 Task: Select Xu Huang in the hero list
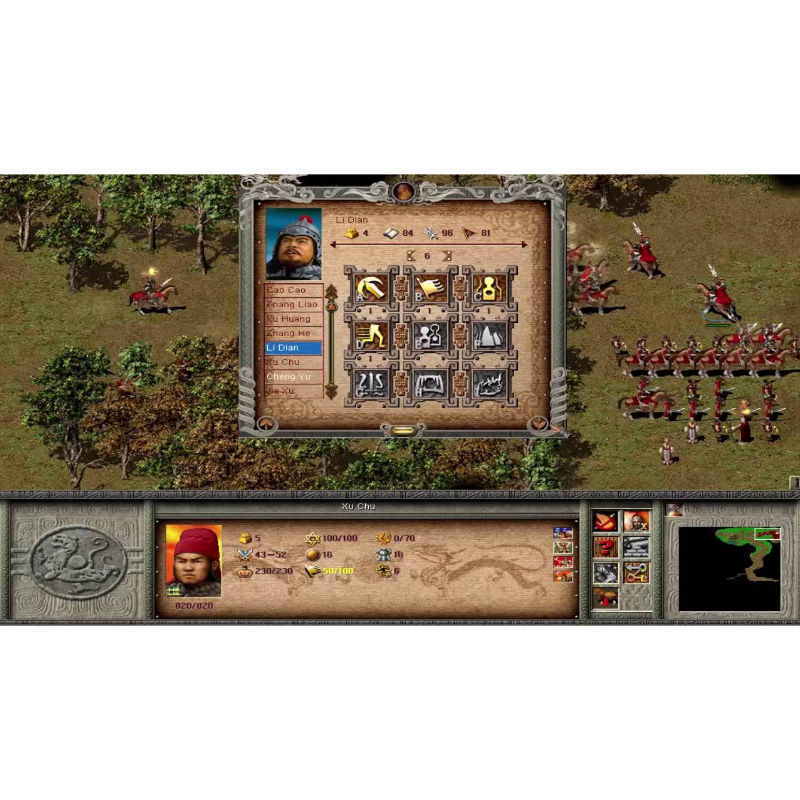(292, 319)
